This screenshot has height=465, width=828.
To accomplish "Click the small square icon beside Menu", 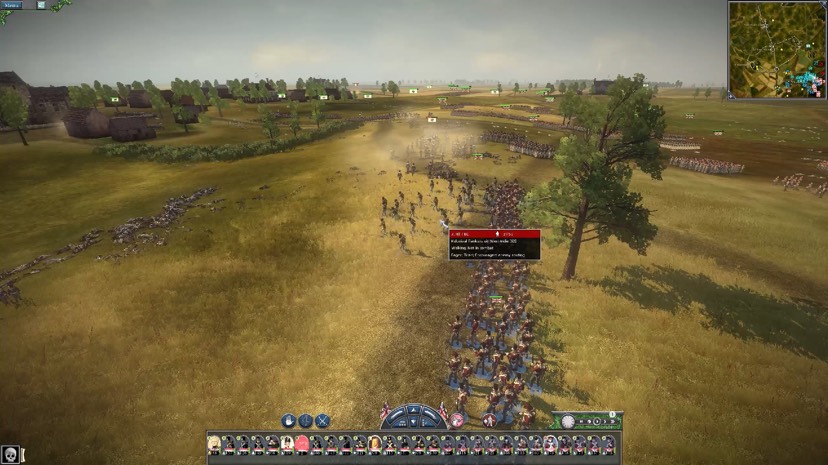I will coord(41,5).
